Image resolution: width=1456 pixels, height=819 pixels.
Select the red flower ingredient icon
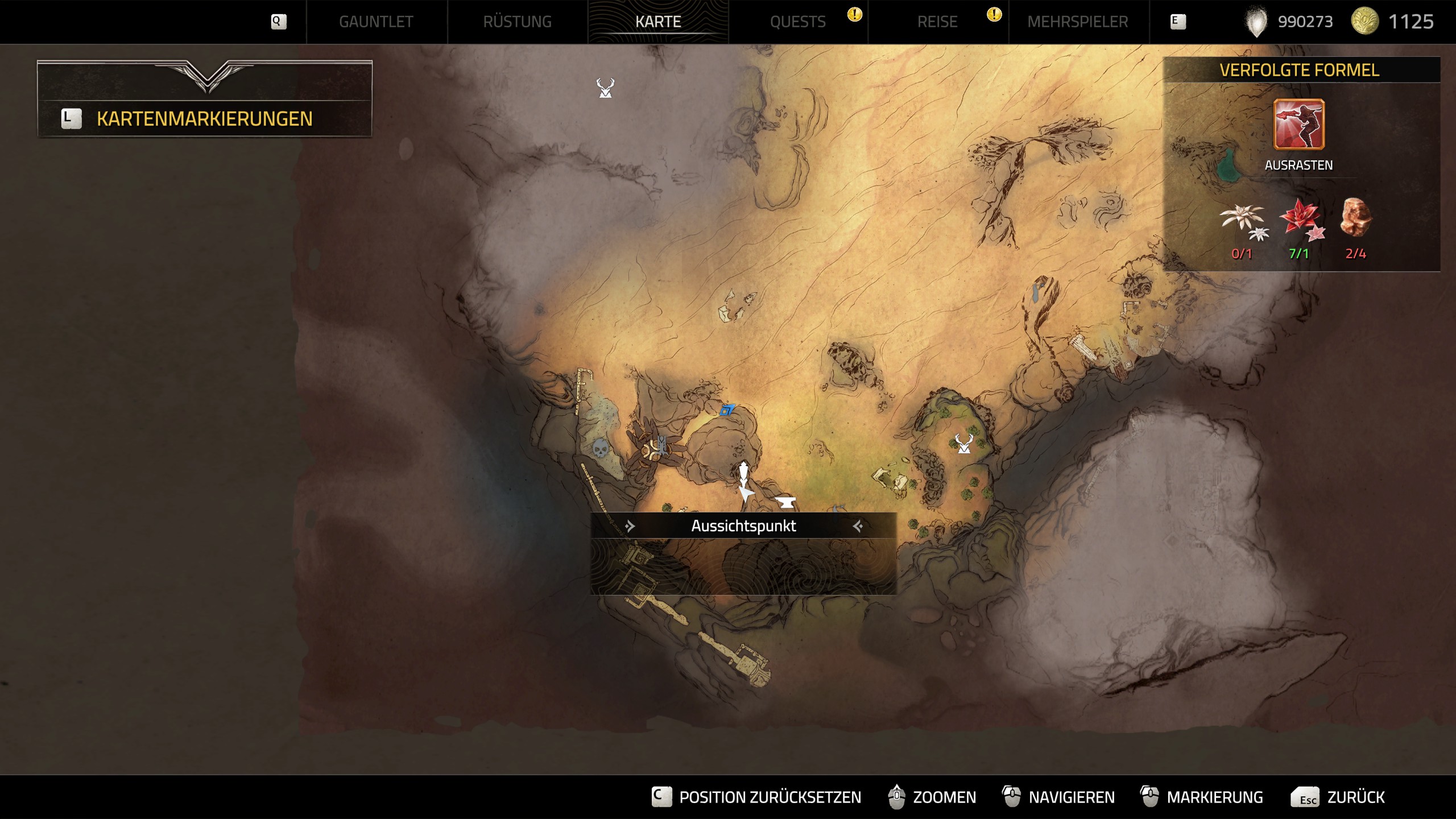pyautogui.click(x=1301, y=220)
